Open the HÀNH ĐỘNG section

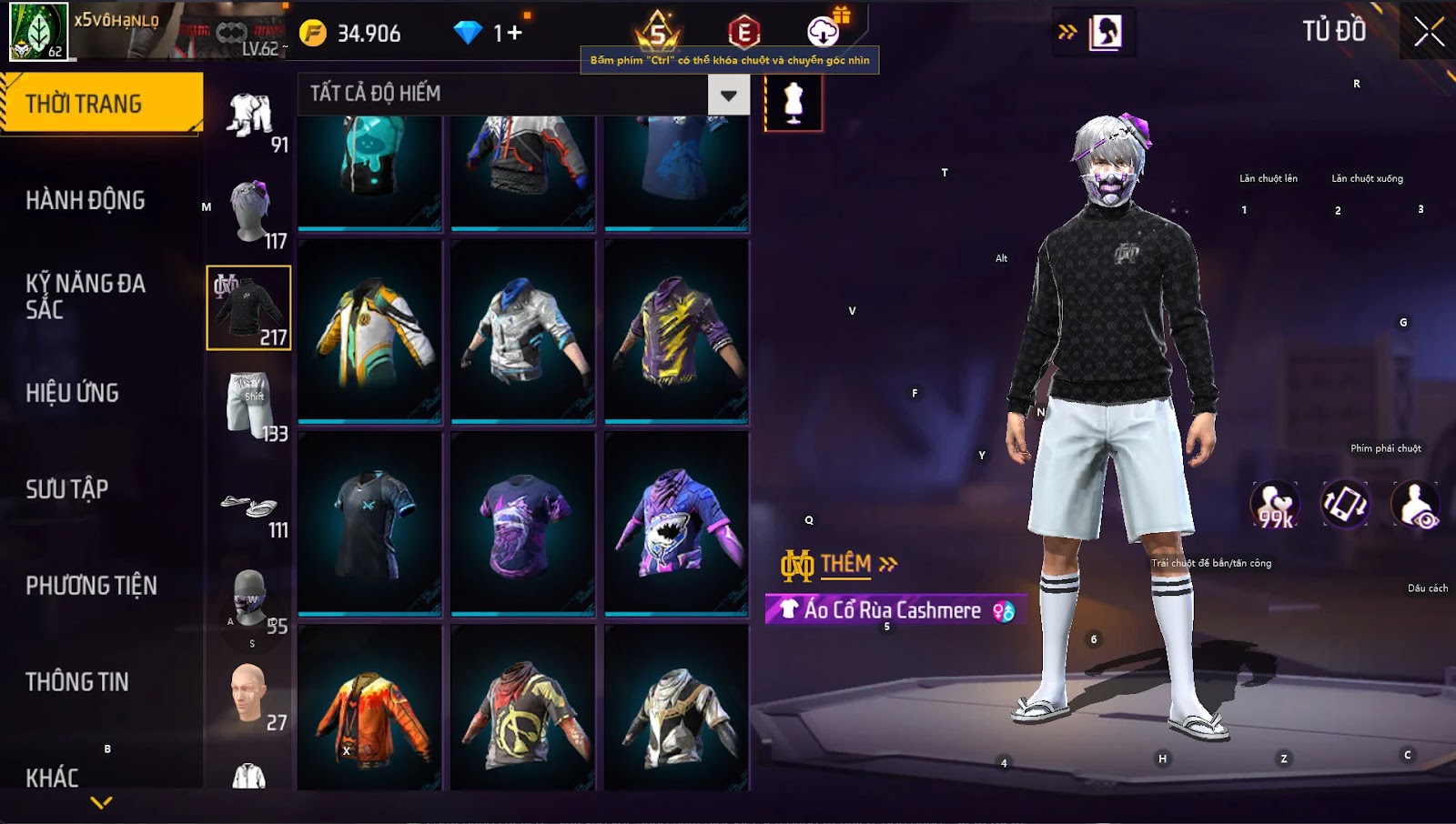[86, 200]
